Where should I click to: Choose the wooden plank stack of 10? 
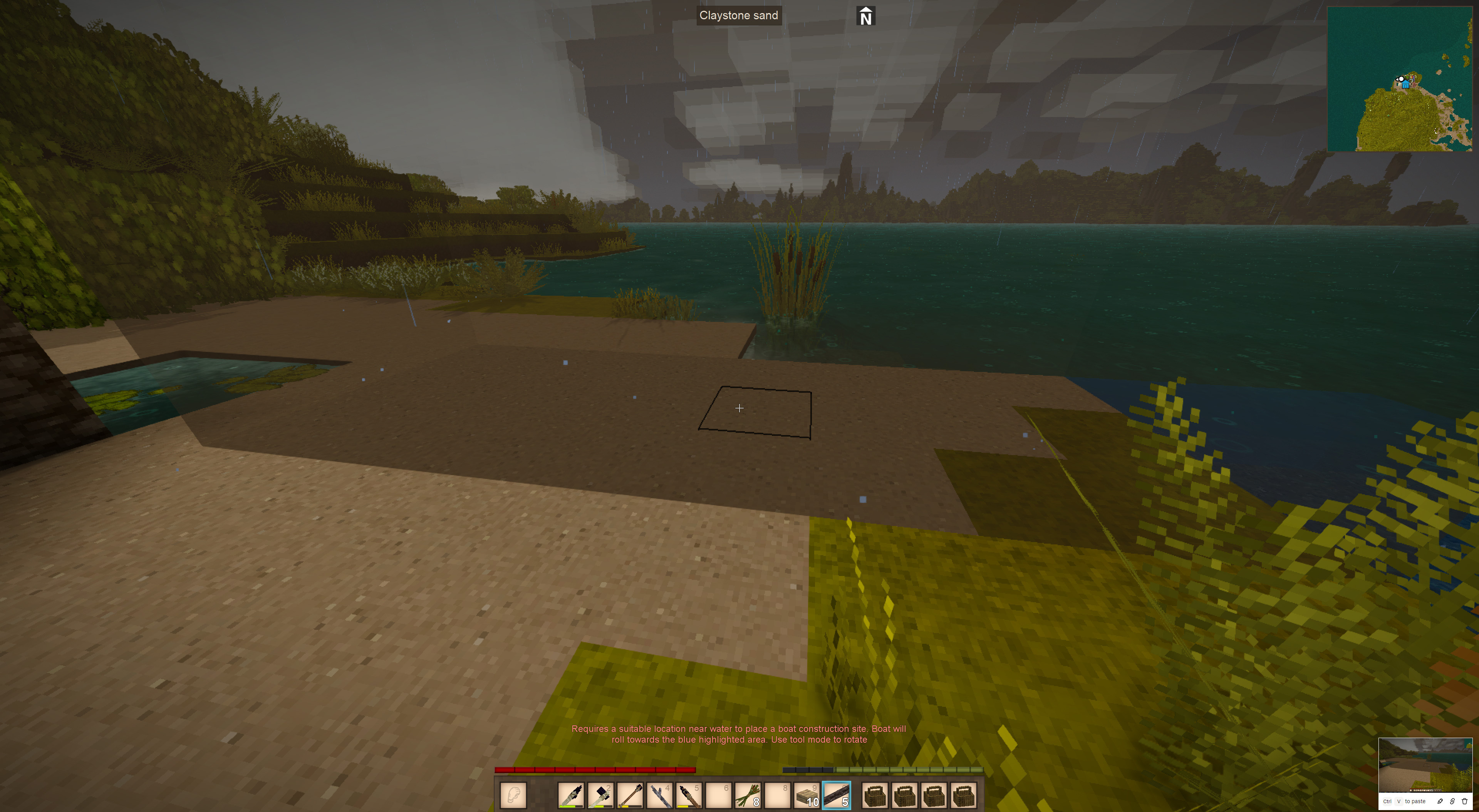coord(807,795)
